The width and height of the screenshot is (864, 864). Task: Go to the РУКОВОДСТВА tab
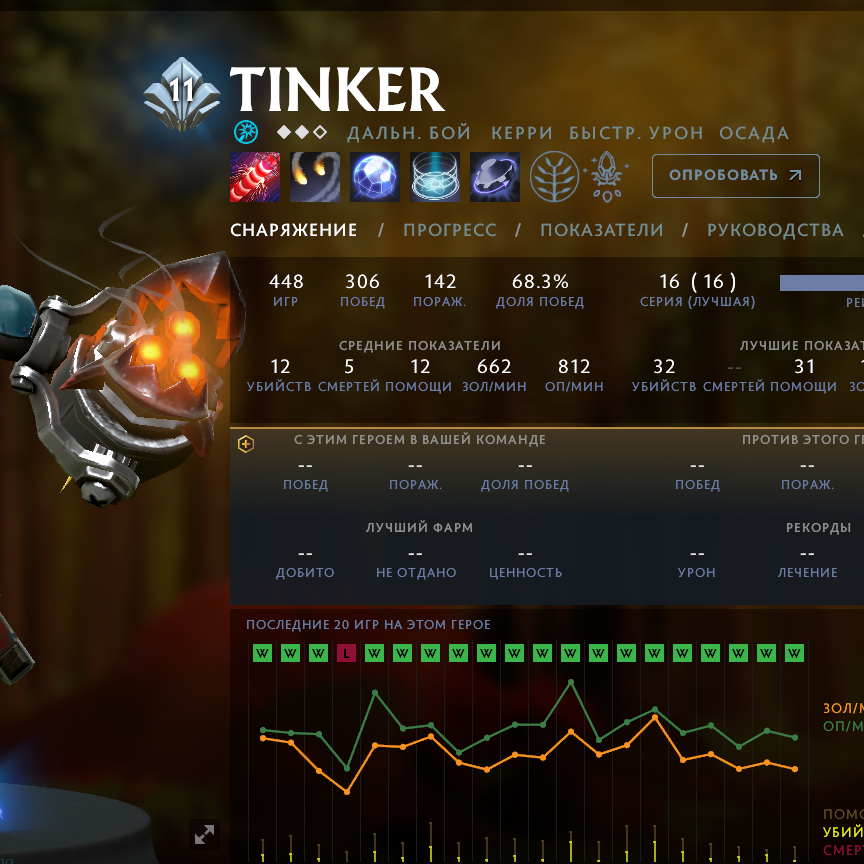click(775, 230)
